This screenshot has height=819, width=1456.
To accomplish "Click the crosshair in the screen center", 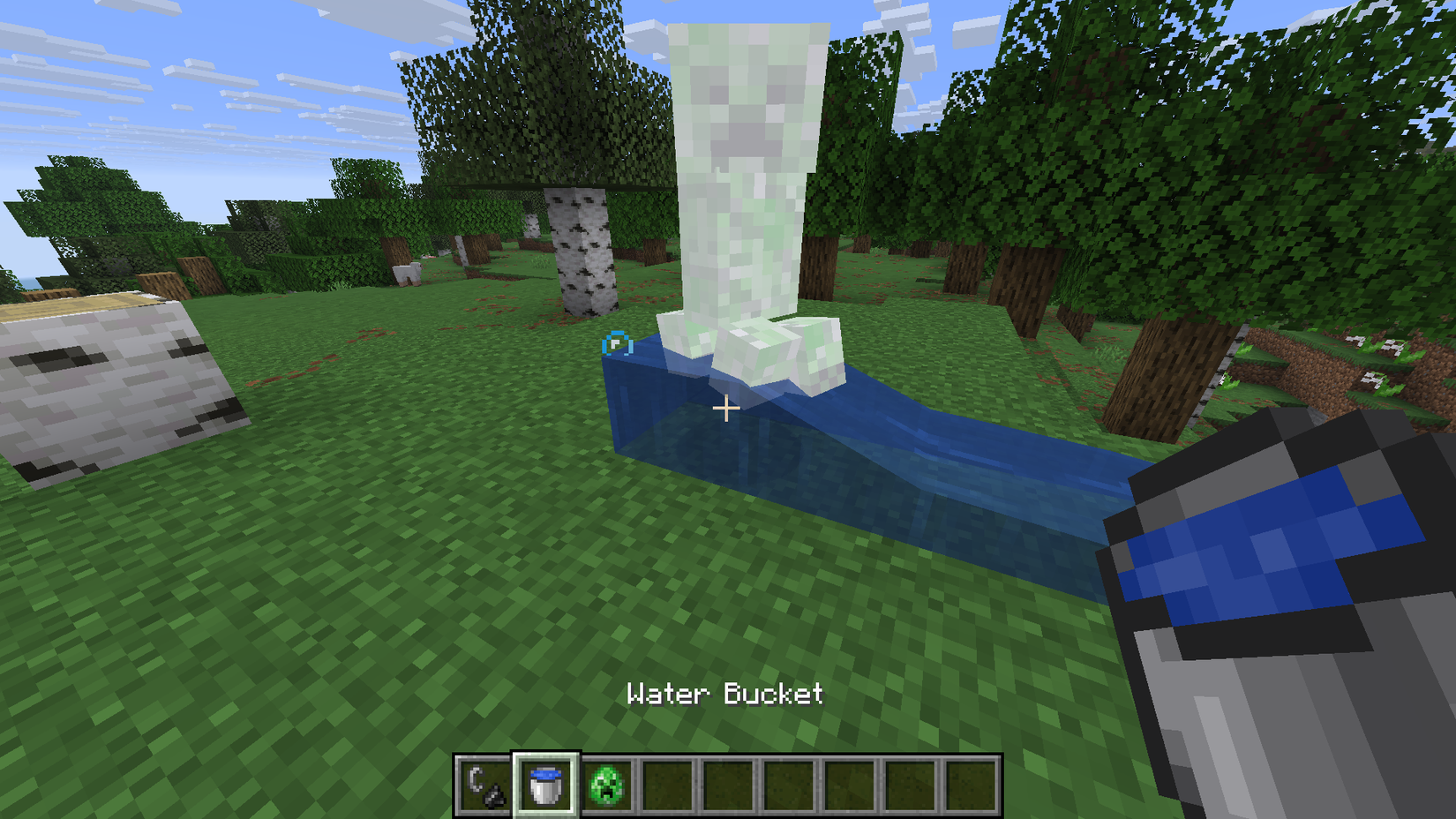I will coord(727,408).
